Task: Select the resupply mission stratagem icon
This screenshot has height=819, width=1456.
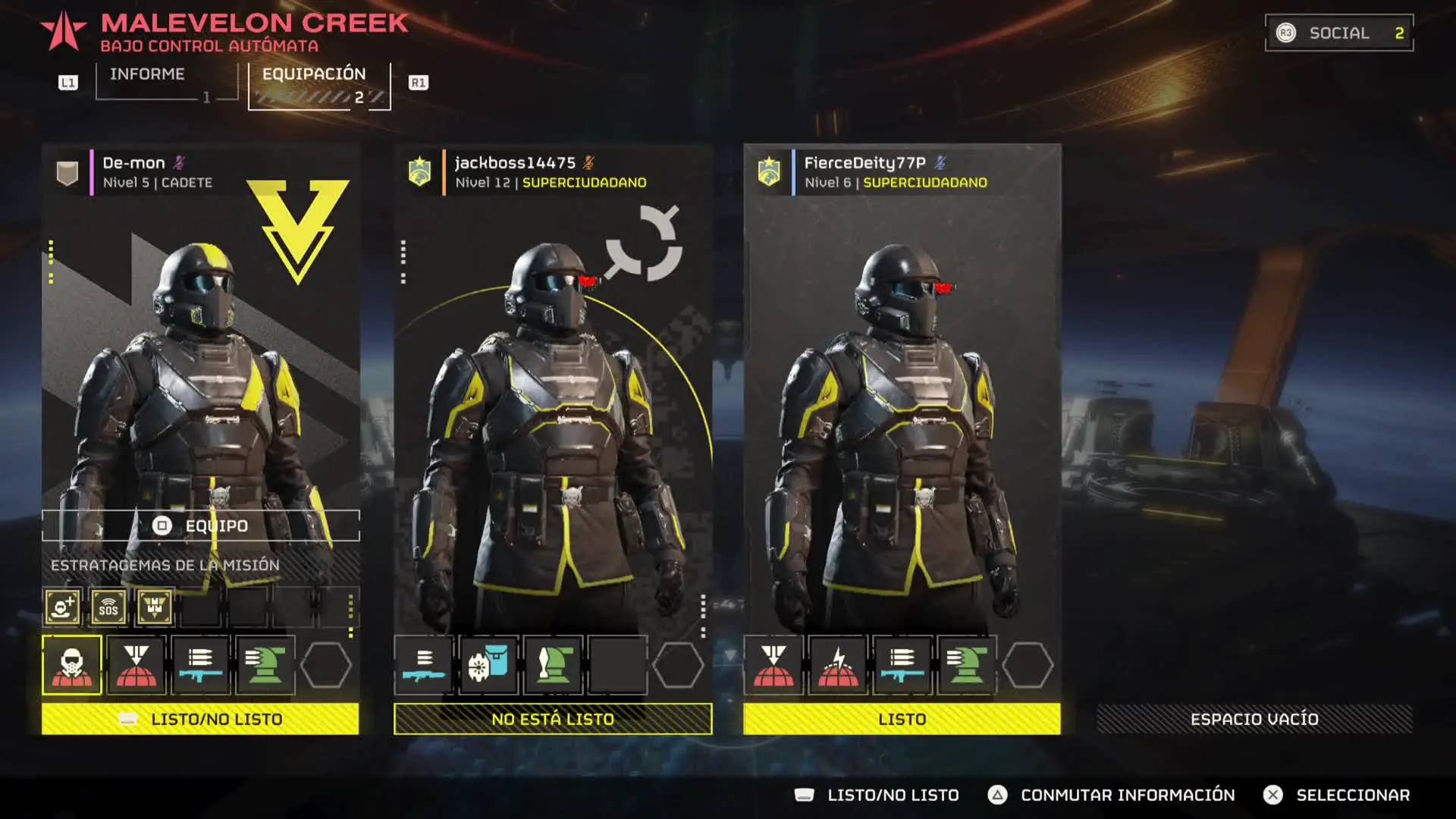Action: pos(155,607)
